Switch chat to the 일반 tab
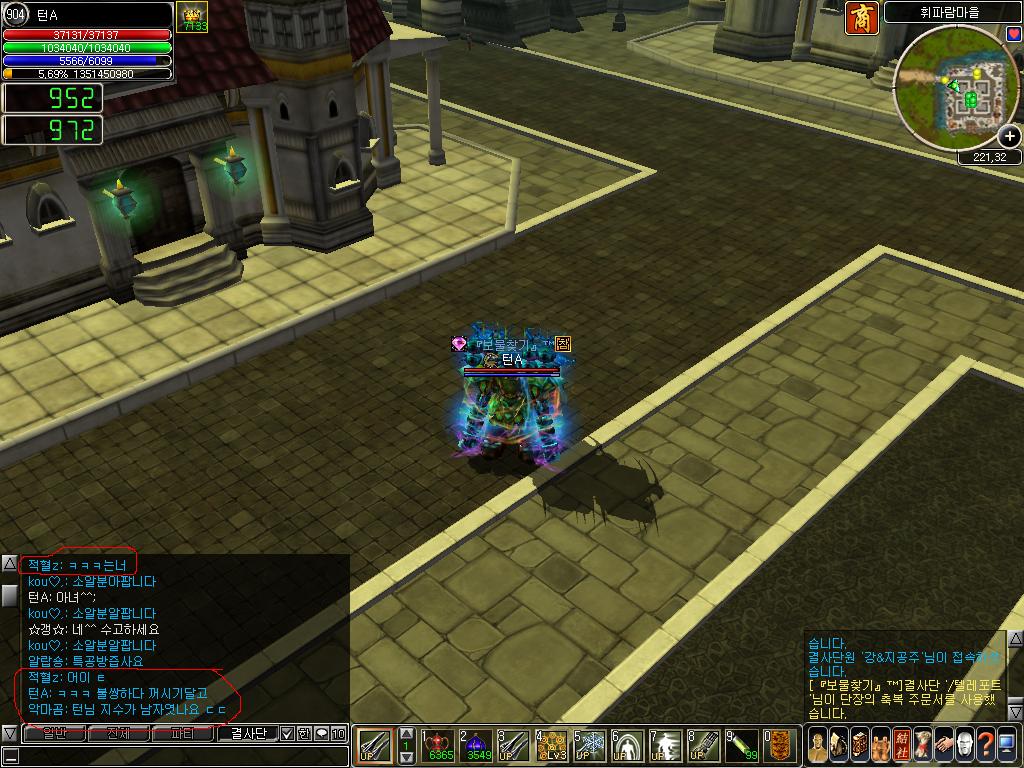 point(54,733)
